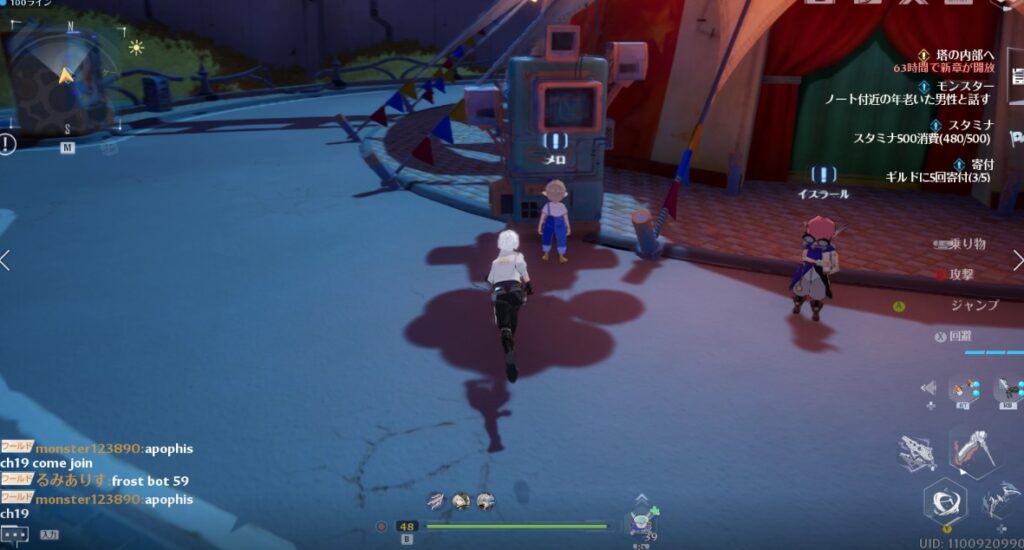Click the exclamation alert icon below the minimap
This screenshot has height=550, width=1024.
click(8, 144)
